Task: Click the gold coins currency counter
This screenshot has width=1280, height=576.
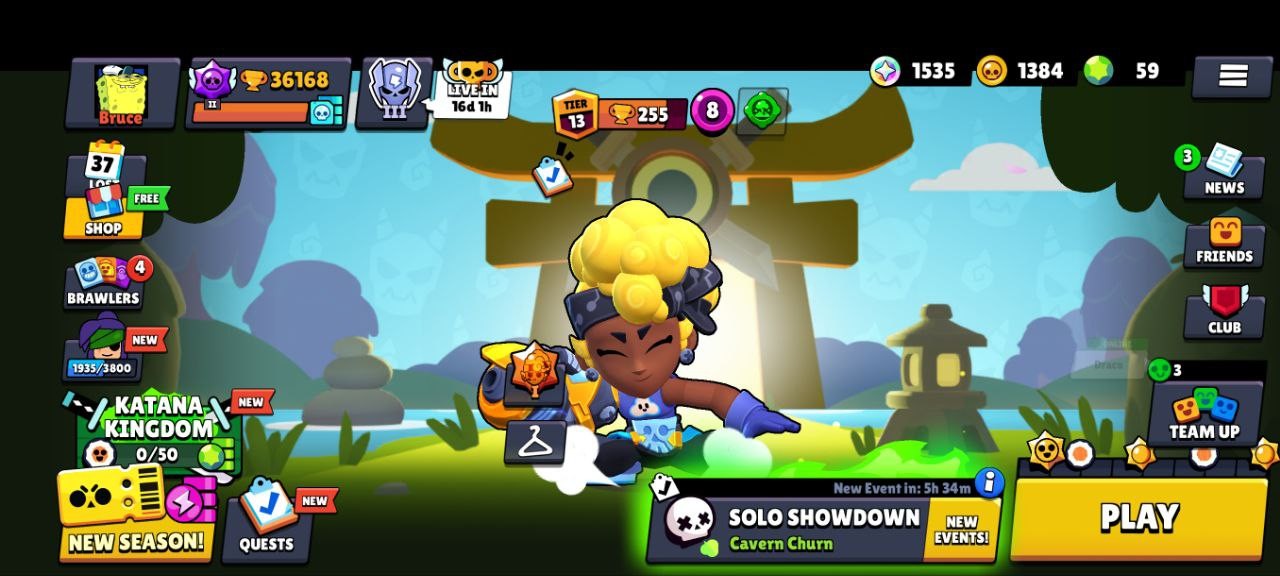Action: point(1020,71)
